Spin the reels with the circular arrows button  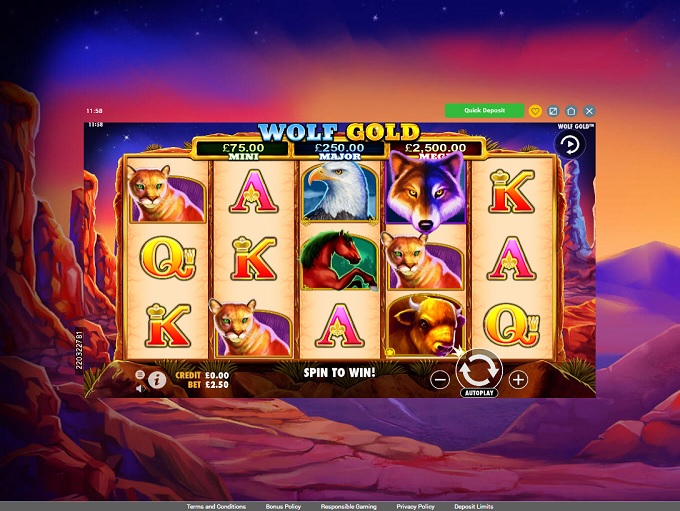pyautogui.click(x=478, y=369)
